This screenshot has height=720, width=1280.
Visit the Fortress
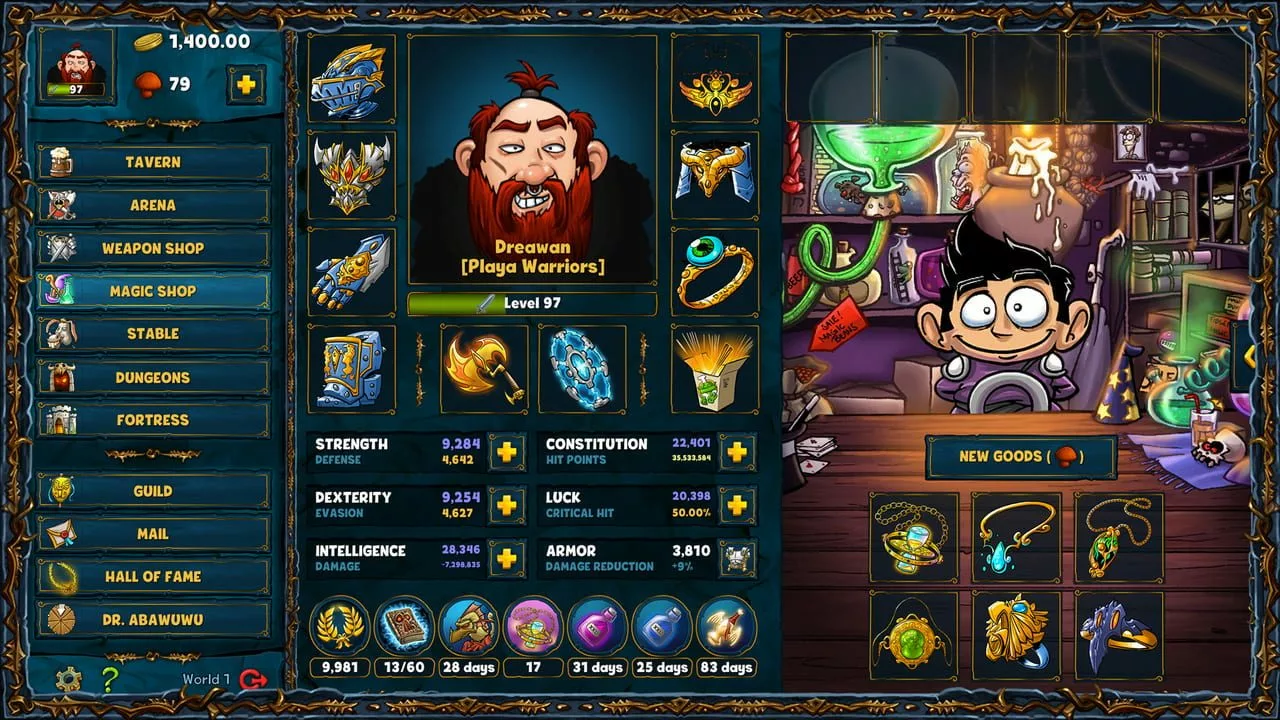tap(153, 420)
